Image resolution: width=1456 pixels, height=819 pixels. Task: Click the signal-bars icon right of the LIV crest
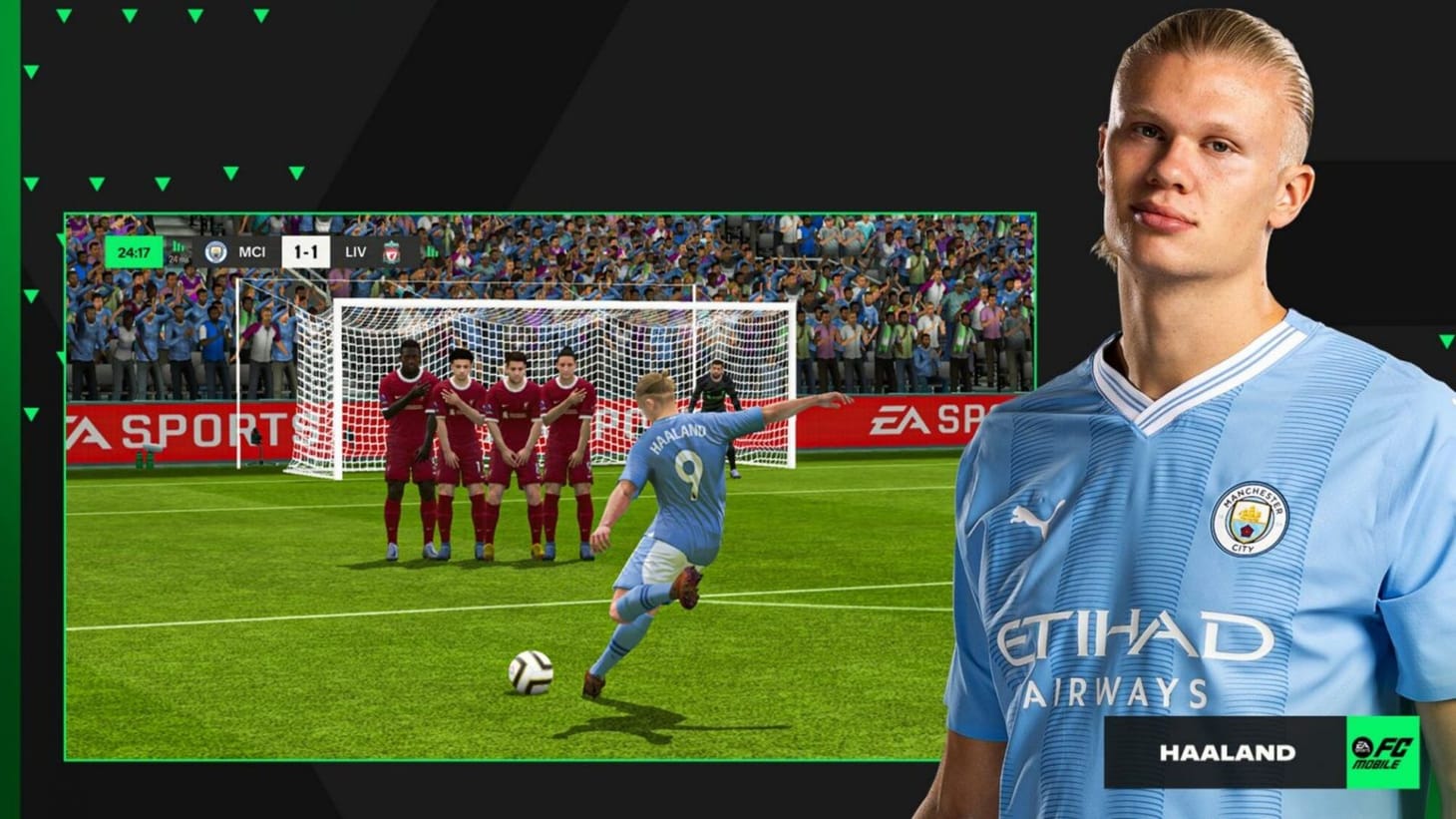coord(431,252)
